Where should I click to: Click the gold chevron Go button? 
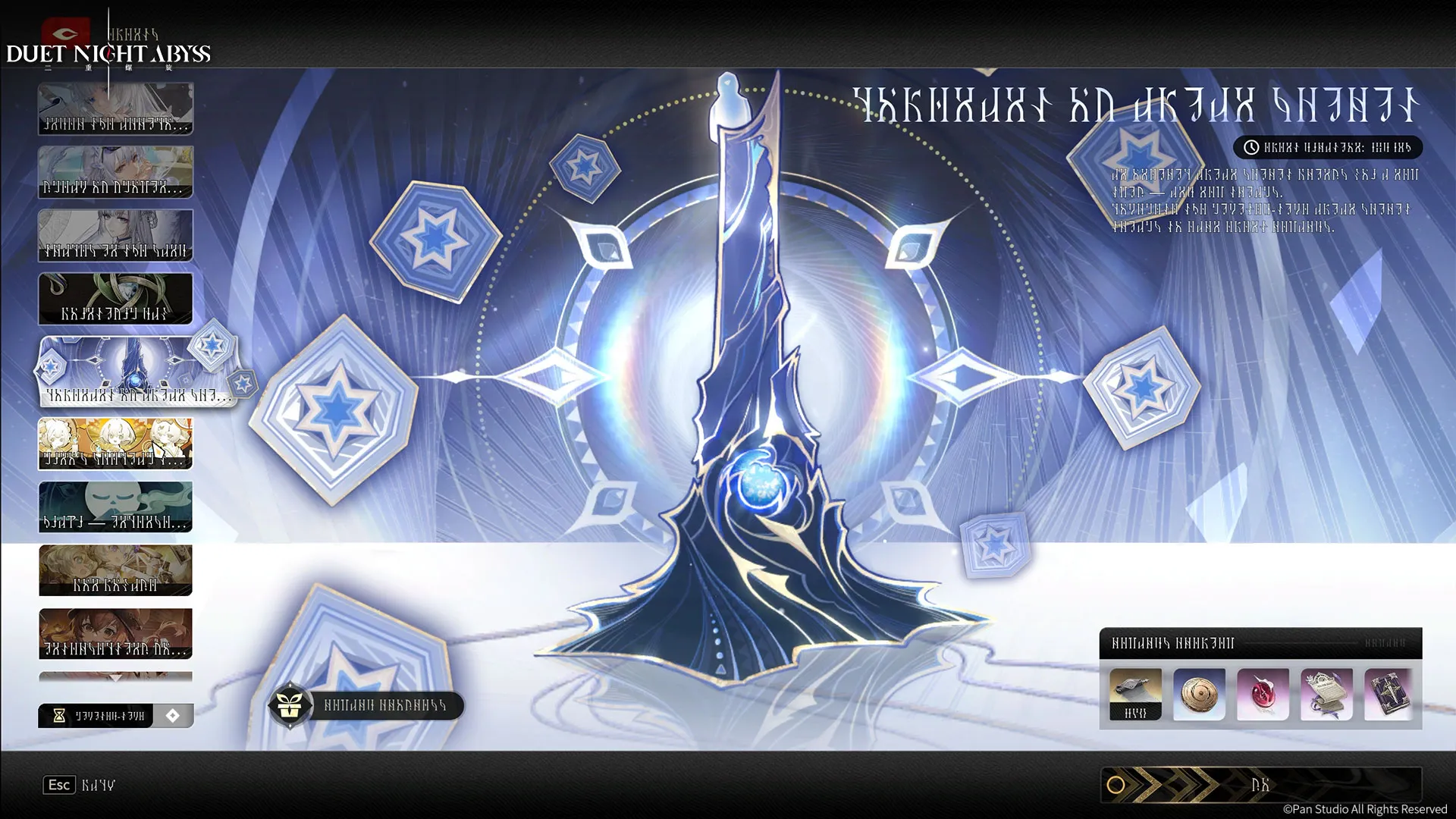(x=1260, y=785)
